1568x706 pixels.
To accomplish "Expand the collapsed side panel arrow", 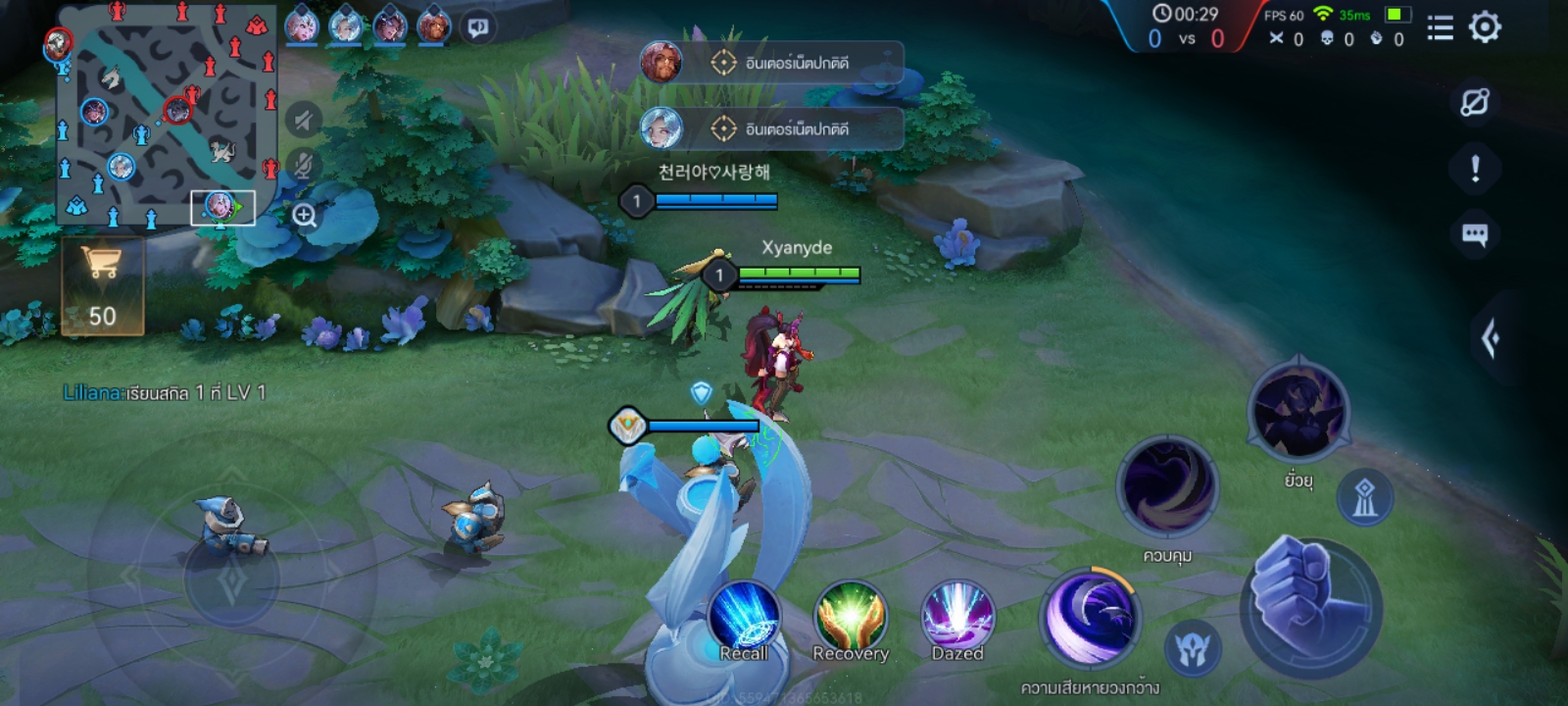I will [x=1491, y=339].
